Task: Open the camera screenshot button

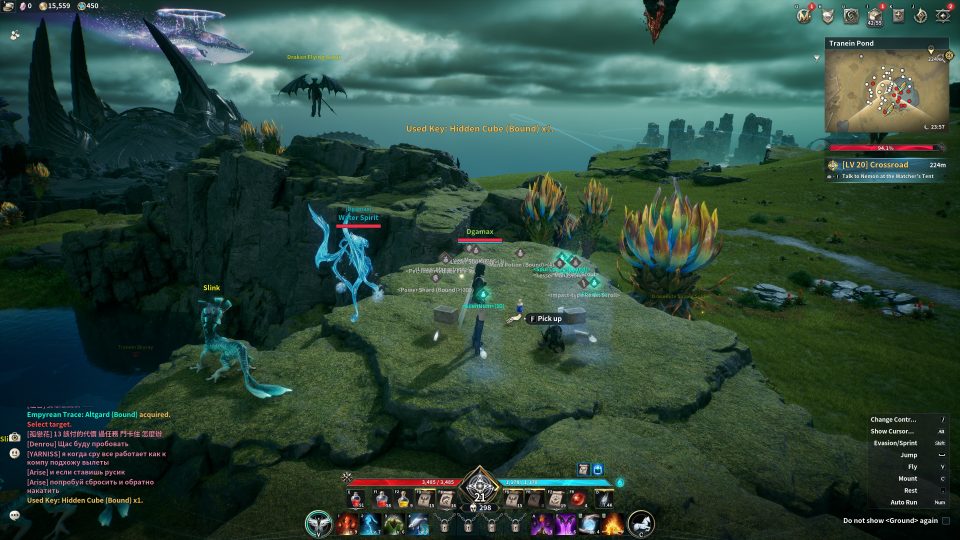Action: click(x=15, y=438)
